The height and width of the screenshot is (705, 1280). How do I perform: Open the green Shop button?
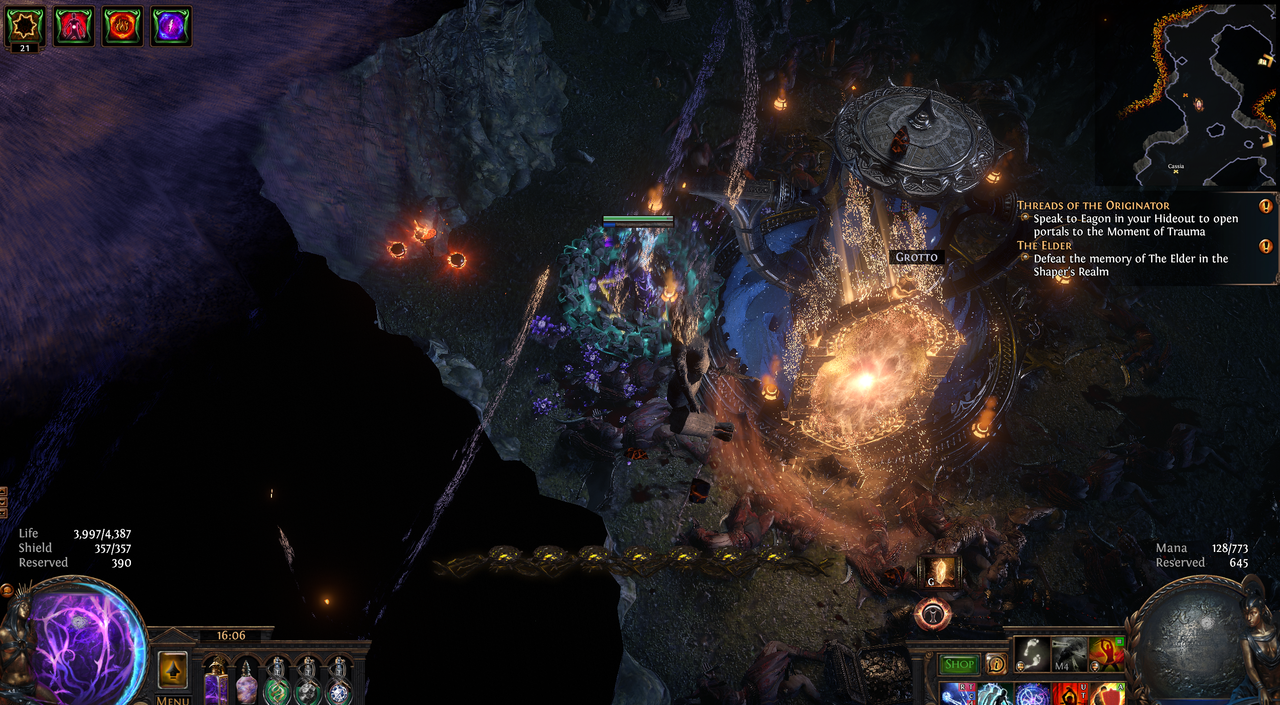[x=959, y=664]
